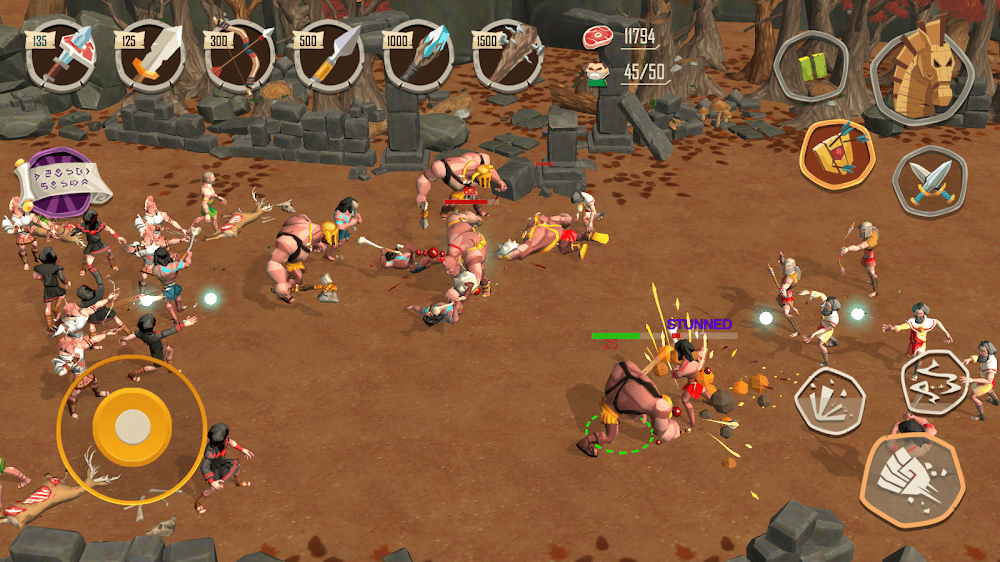Tap the yellow virtual joystick
The height and width of the screenshot is (562, 1000).
pyautogui.click(x=131, y=427)
